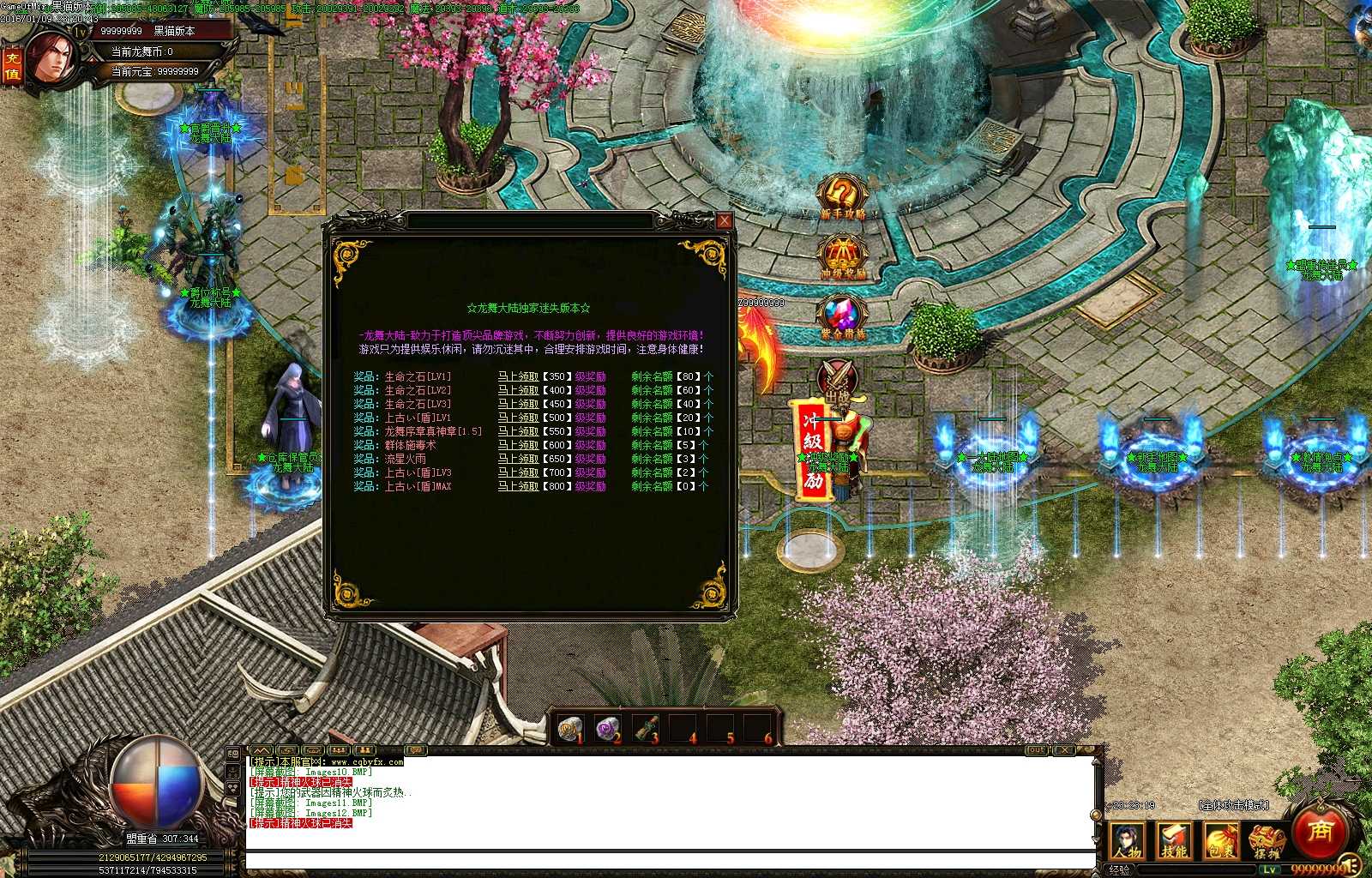Click the 摆摊 (stall) chest icon
The image size is (1372, 878).
pos(1267,840)
